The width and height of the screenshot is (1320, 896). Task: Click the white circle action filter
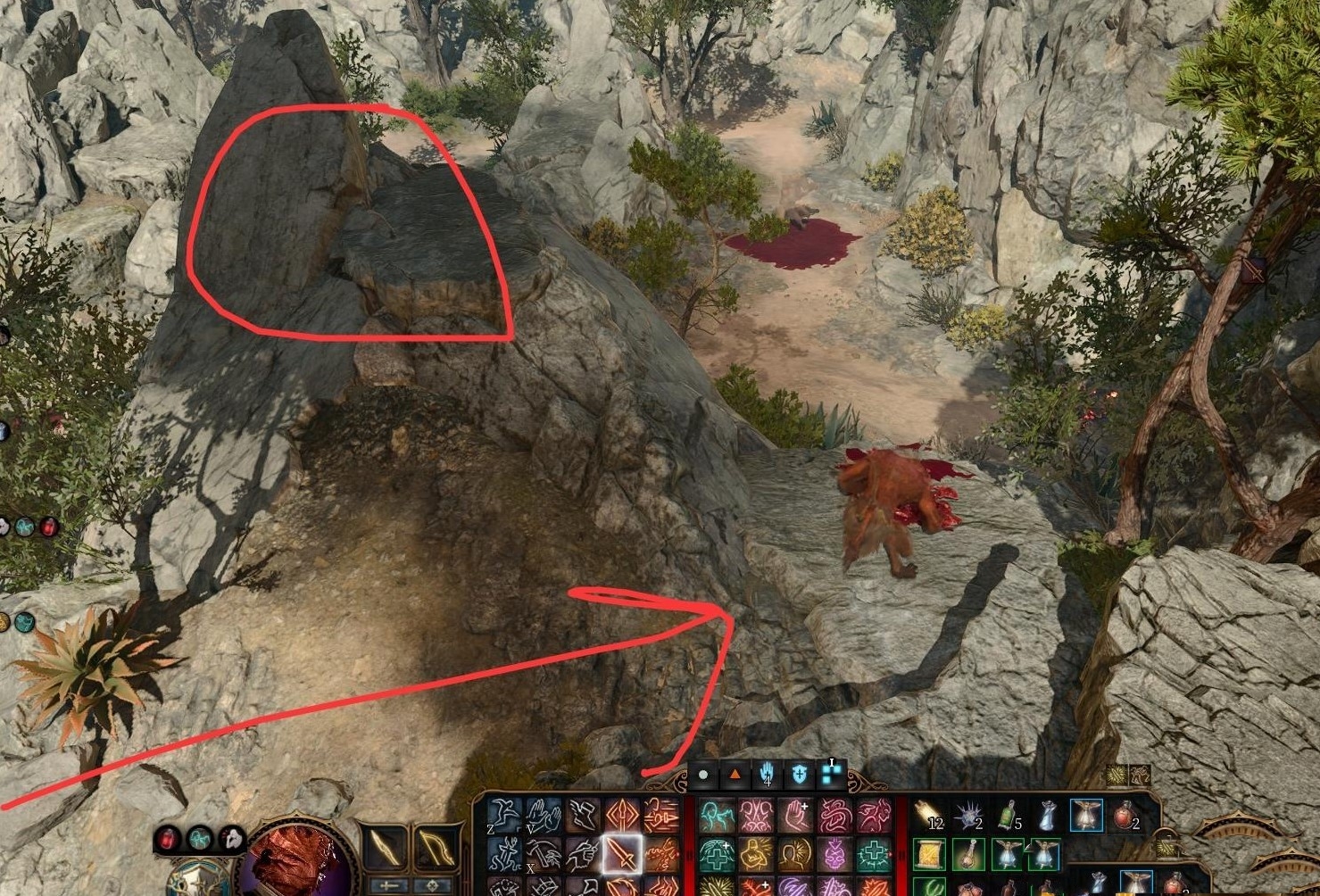(x=703, y=775)
